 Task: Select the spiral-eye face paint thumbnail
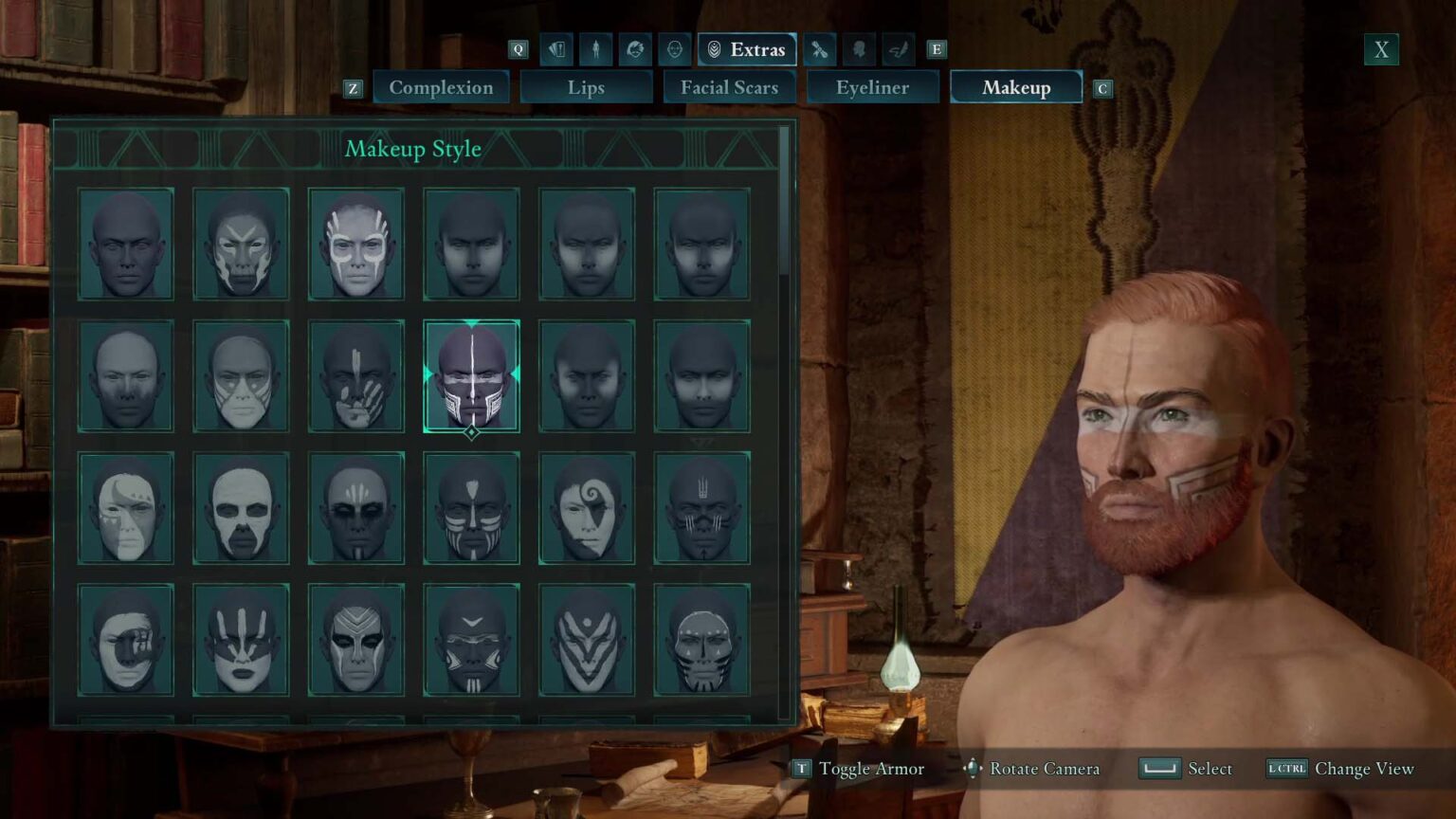[586, 508]
